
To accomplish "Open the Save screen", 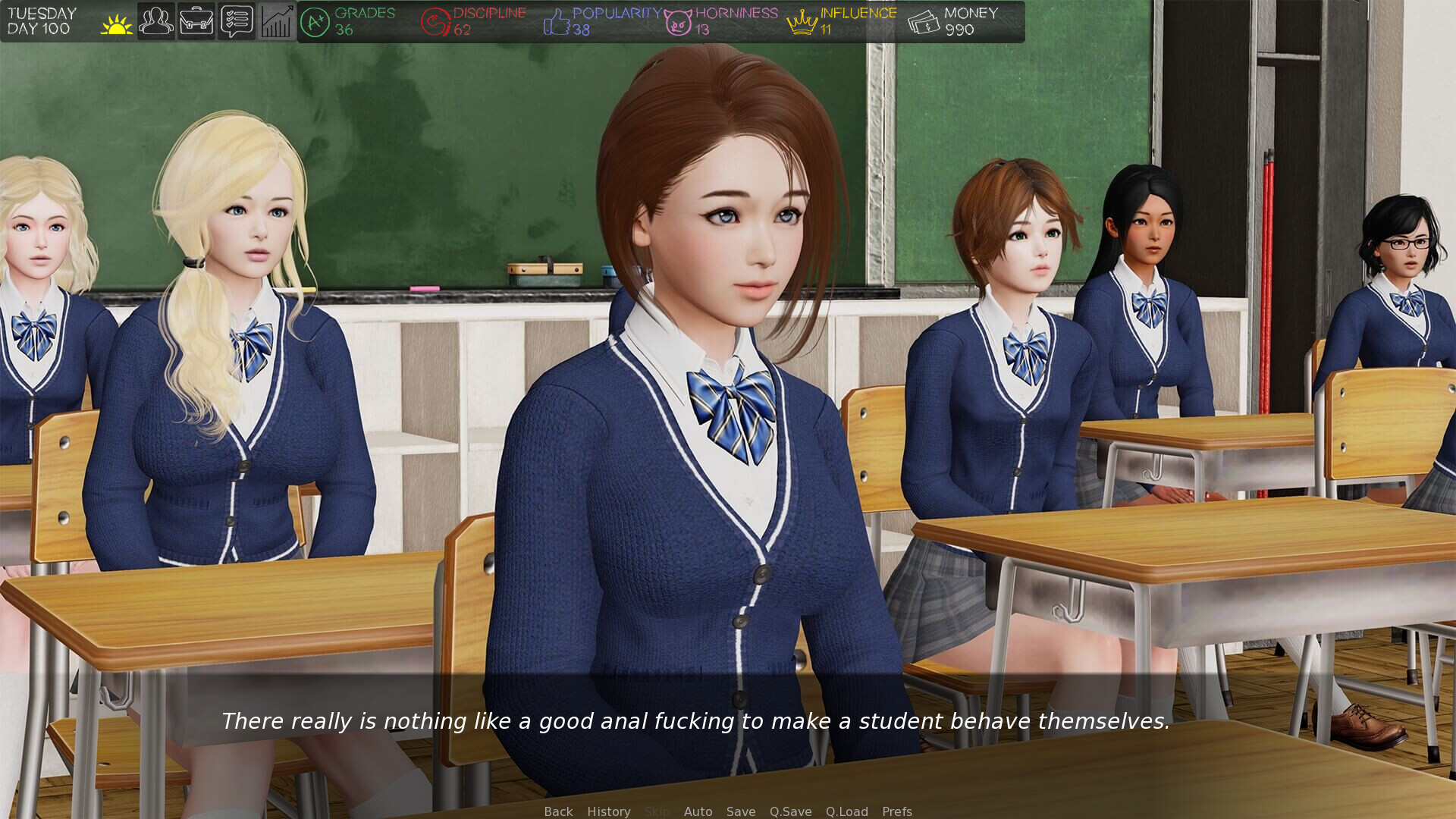I will [741, 811].
